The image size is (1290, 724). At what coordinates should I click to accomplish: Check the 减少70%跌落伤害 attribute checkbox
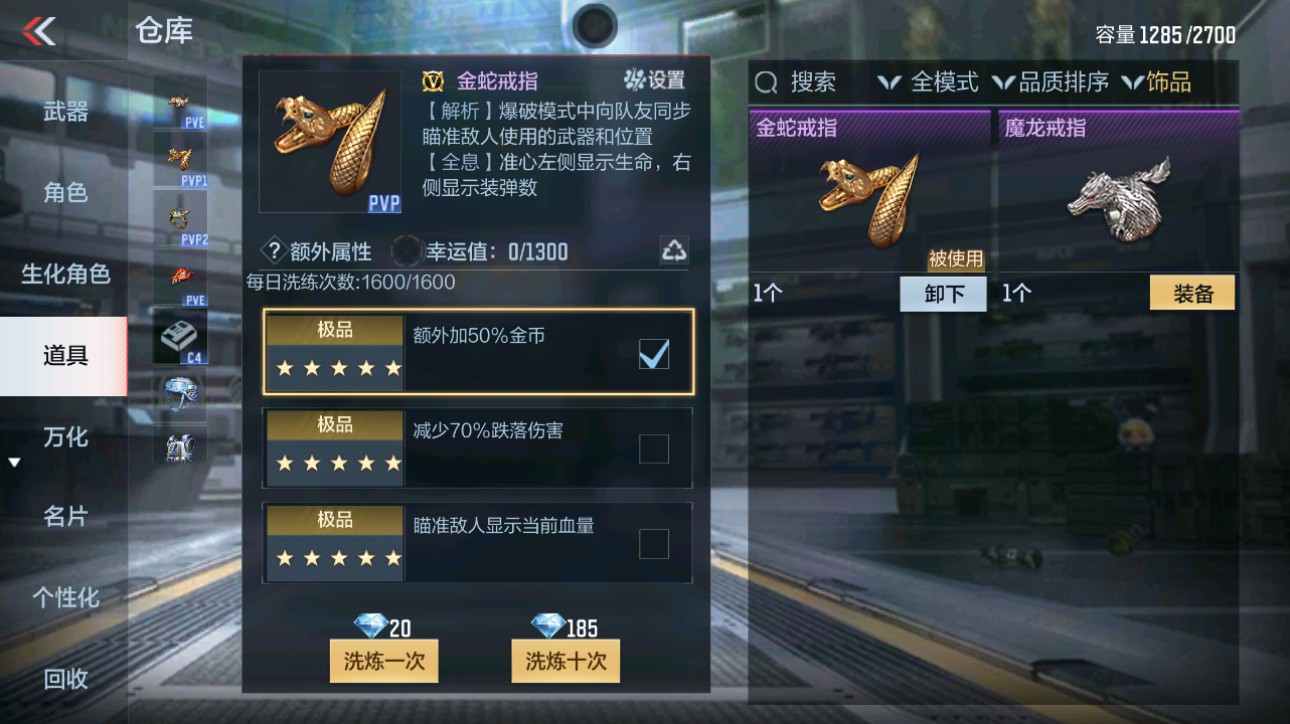coord(655,448)
